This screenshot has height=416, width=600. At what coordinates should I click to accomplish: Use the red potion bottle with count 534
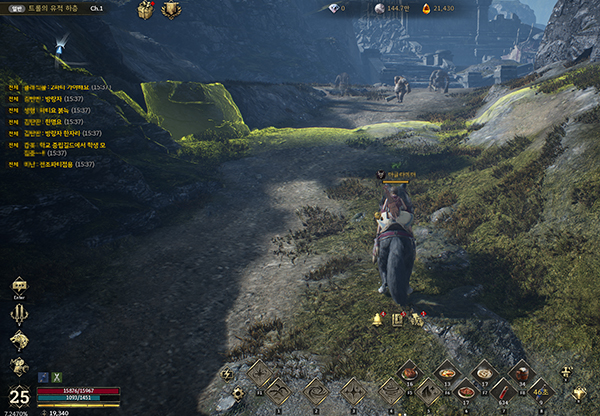[x=501, y=390]
